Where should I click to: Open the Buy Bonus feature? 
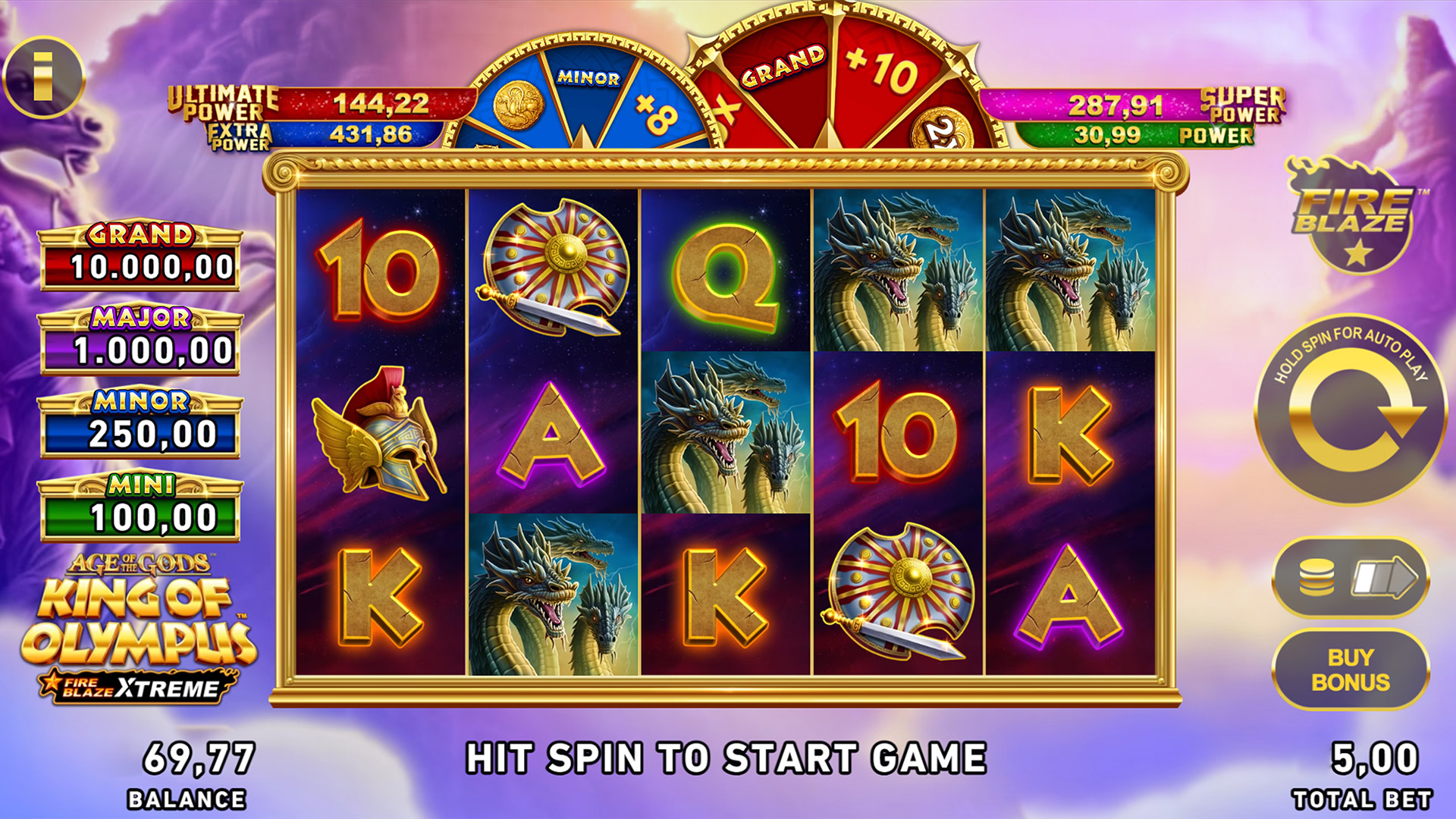(1351, 670)
